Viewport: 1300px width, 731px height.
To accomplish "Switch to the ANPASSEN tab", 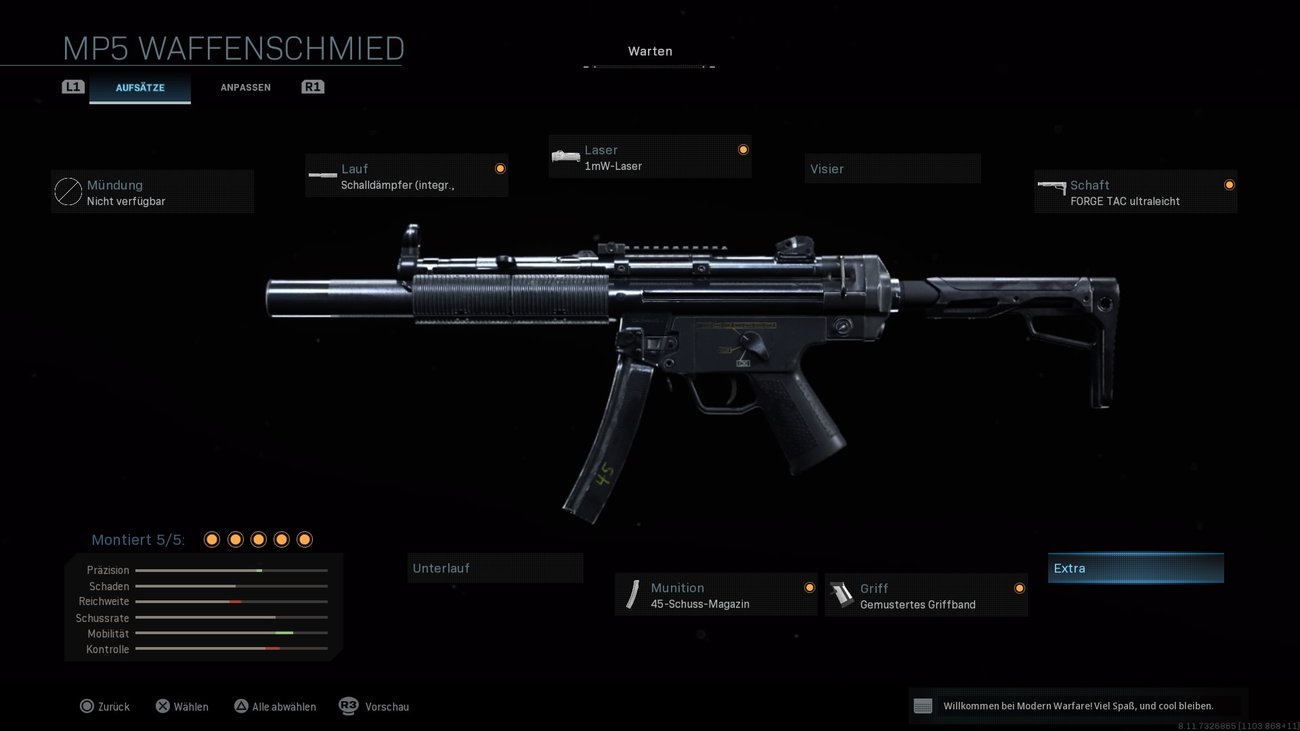I will point(245,87).
